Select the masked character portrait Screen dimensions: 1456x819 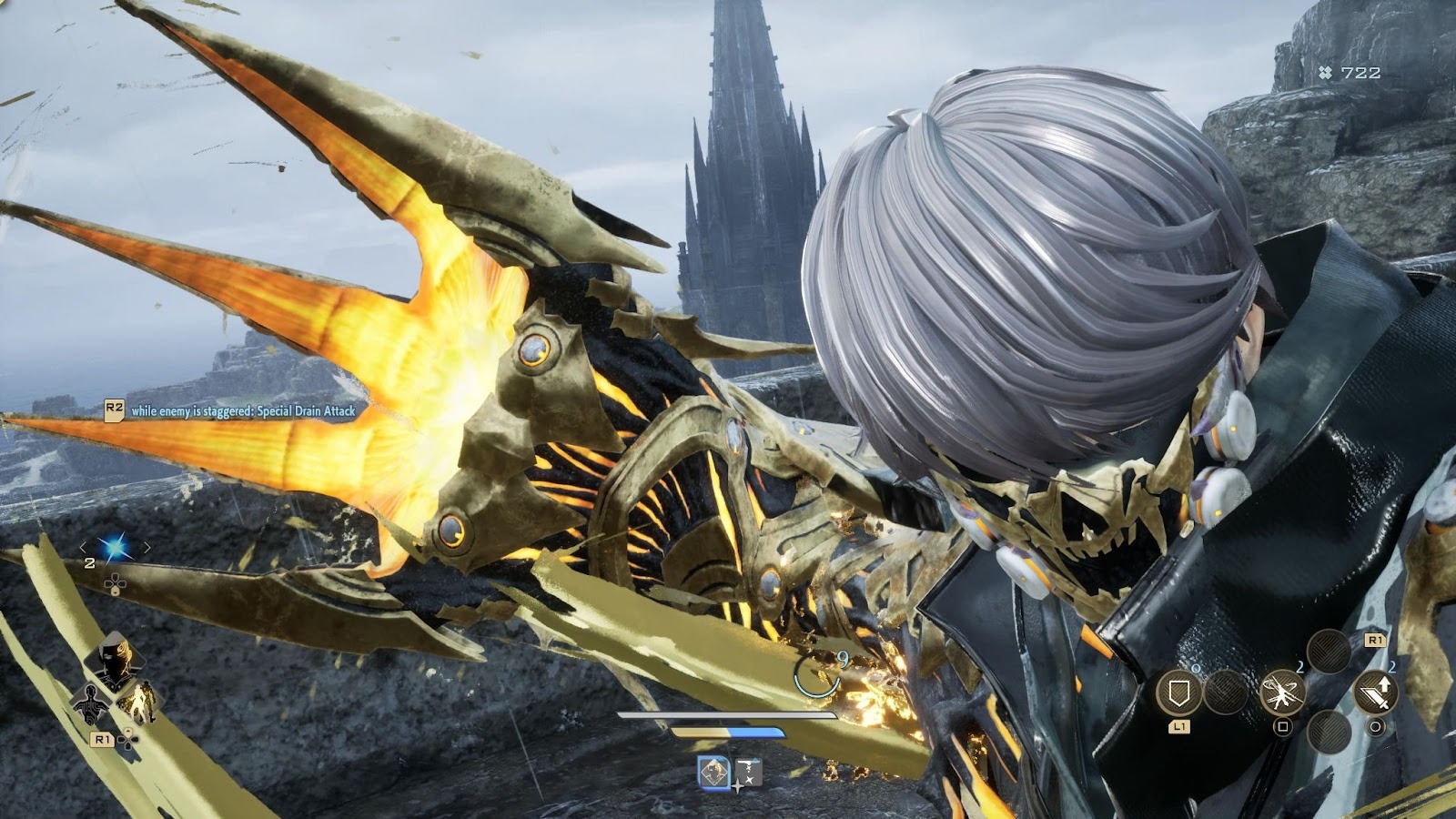[116, 661]
